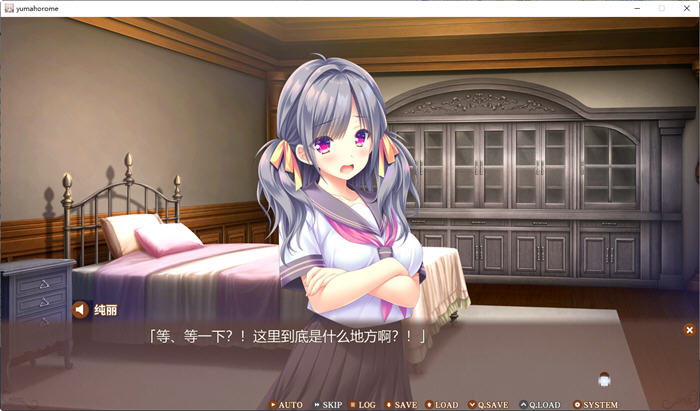Open the LOAD menu
This screenshot has height=411, width=700.
coord(442,405)
